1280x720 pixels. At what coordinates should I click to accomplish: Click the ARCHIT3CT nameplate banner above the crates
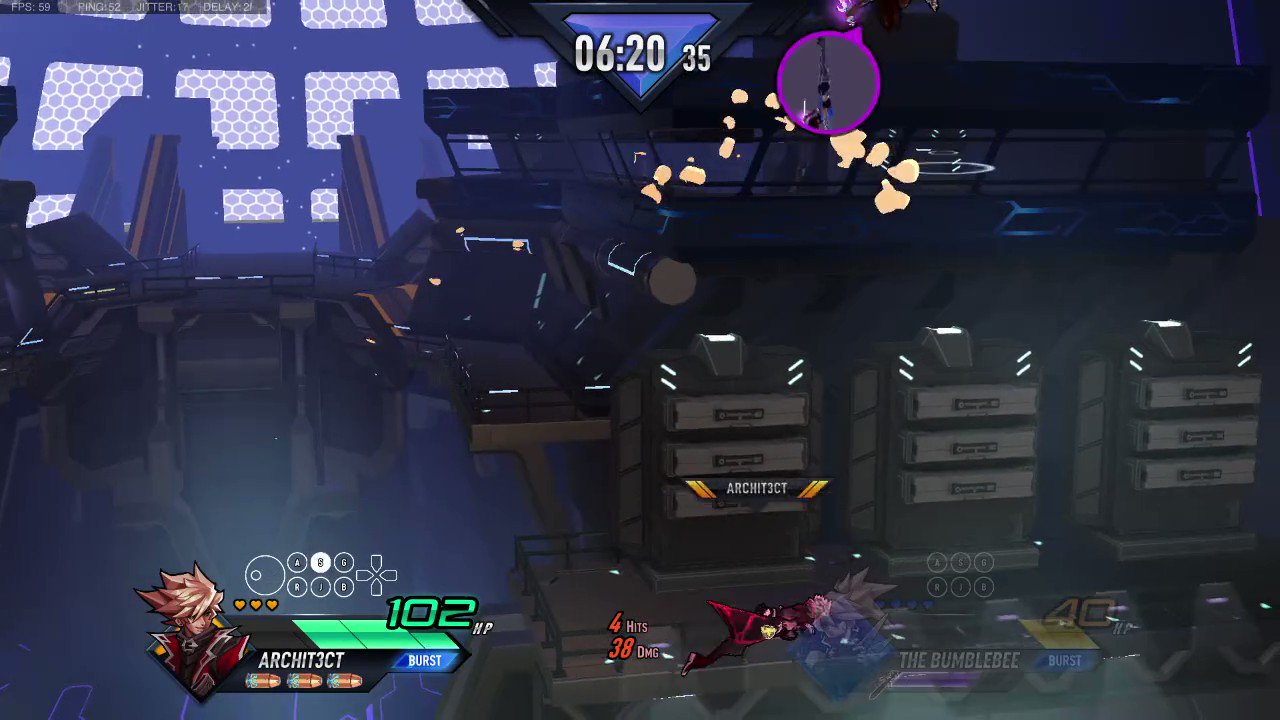coord(756,488)
